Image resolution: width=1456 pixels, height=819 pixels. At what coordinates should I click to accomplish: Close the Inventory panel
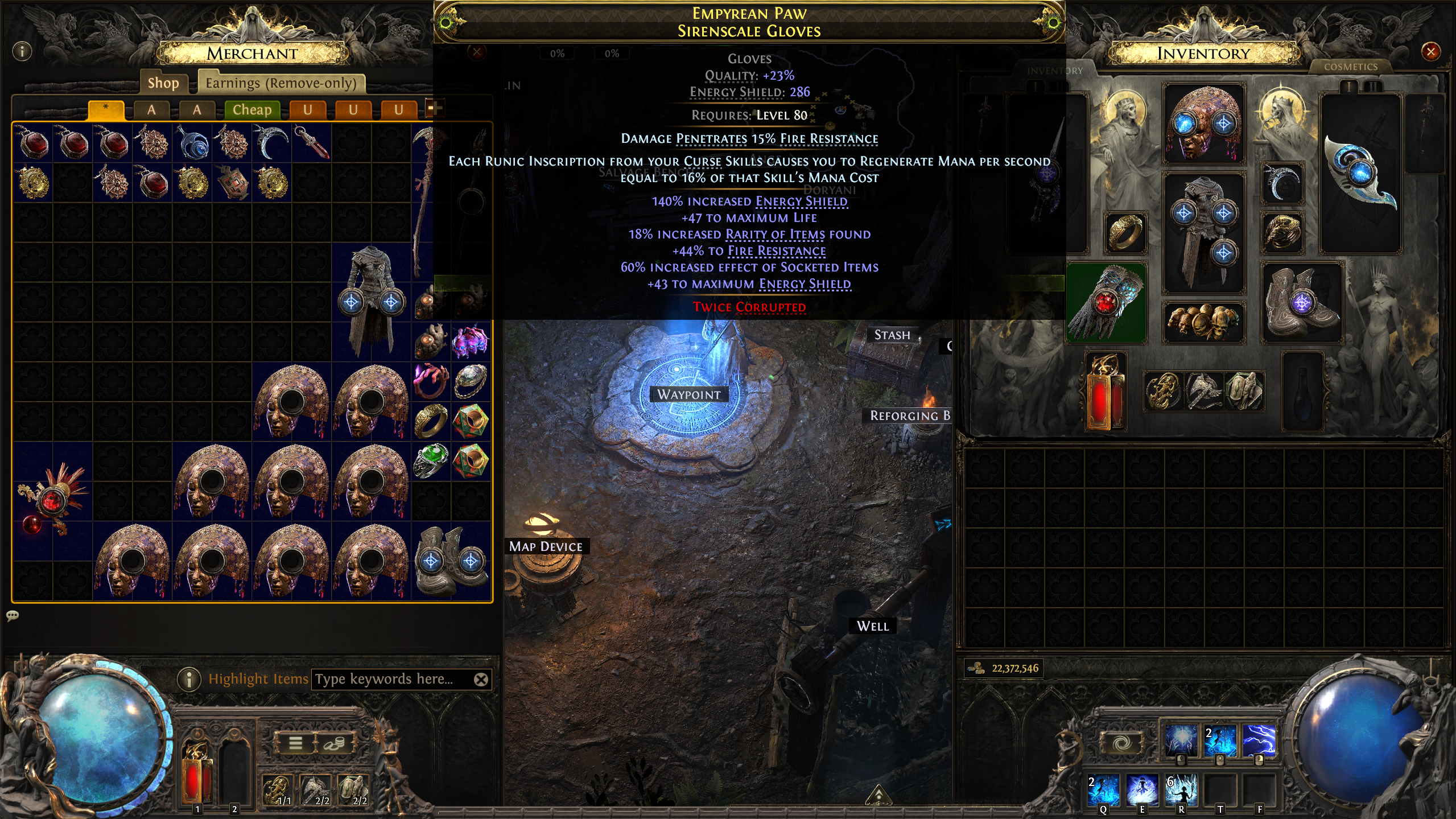tap(1430, 52)
